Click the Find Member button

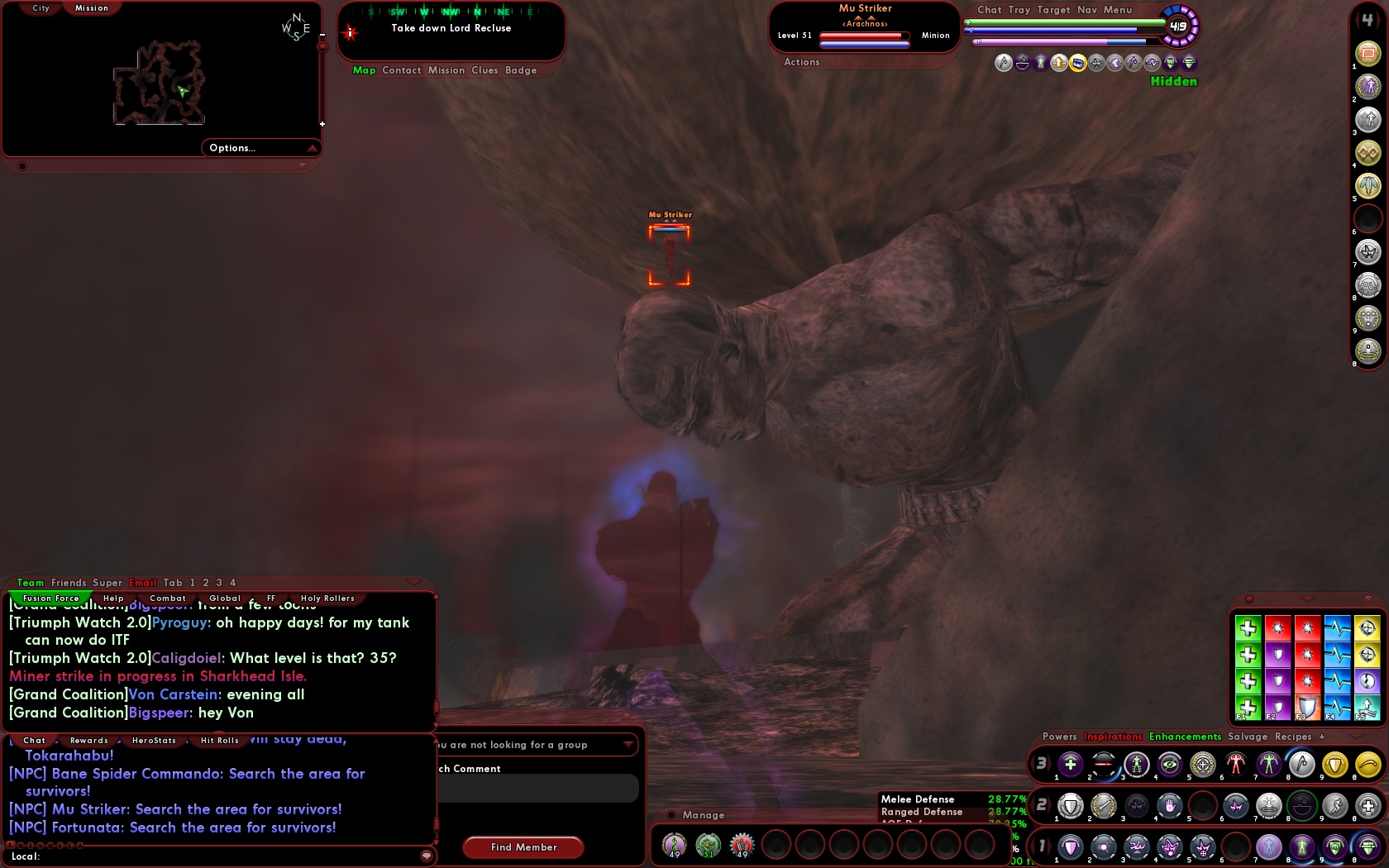(523, 847)
